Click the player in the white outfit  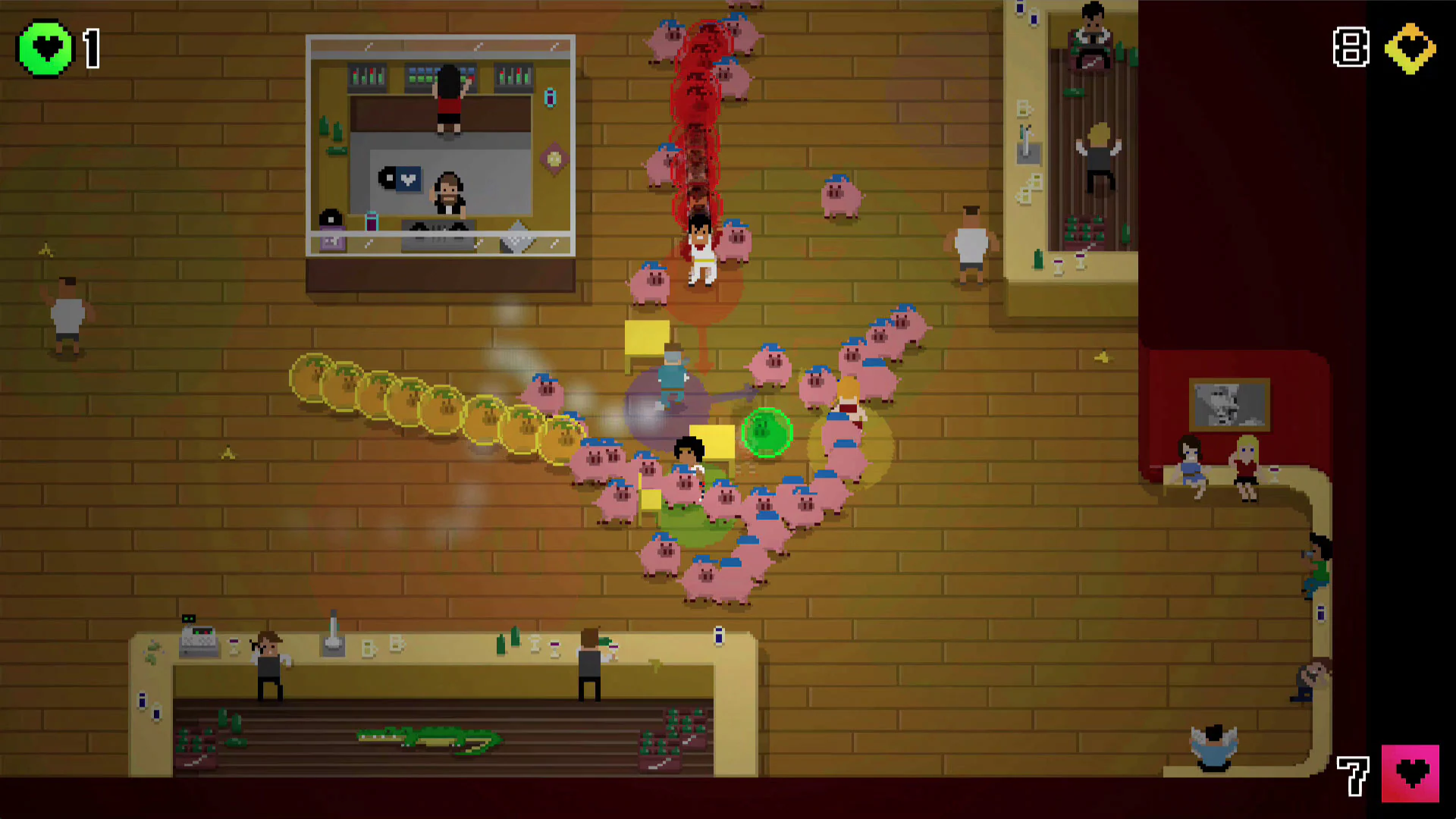pos(699,254)
